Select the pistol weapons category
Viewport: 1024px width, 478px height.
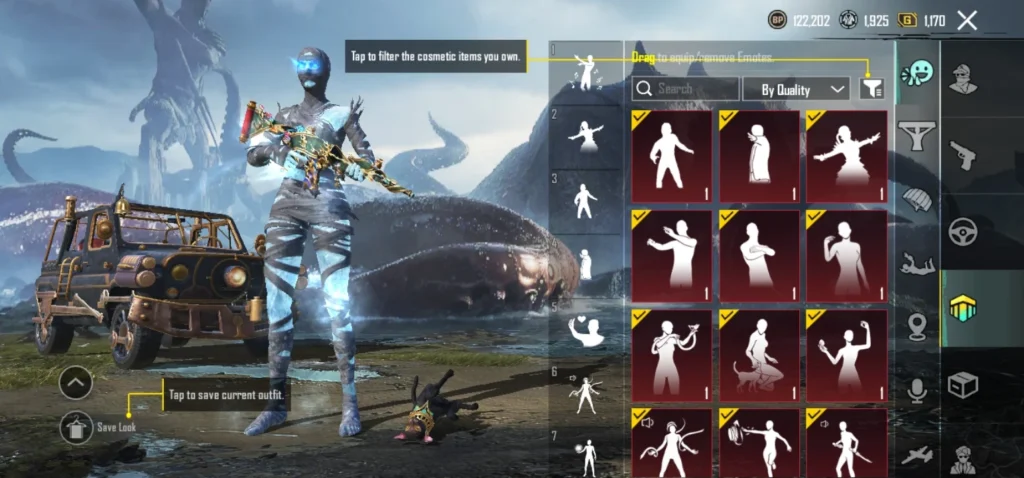click(963, 154)
